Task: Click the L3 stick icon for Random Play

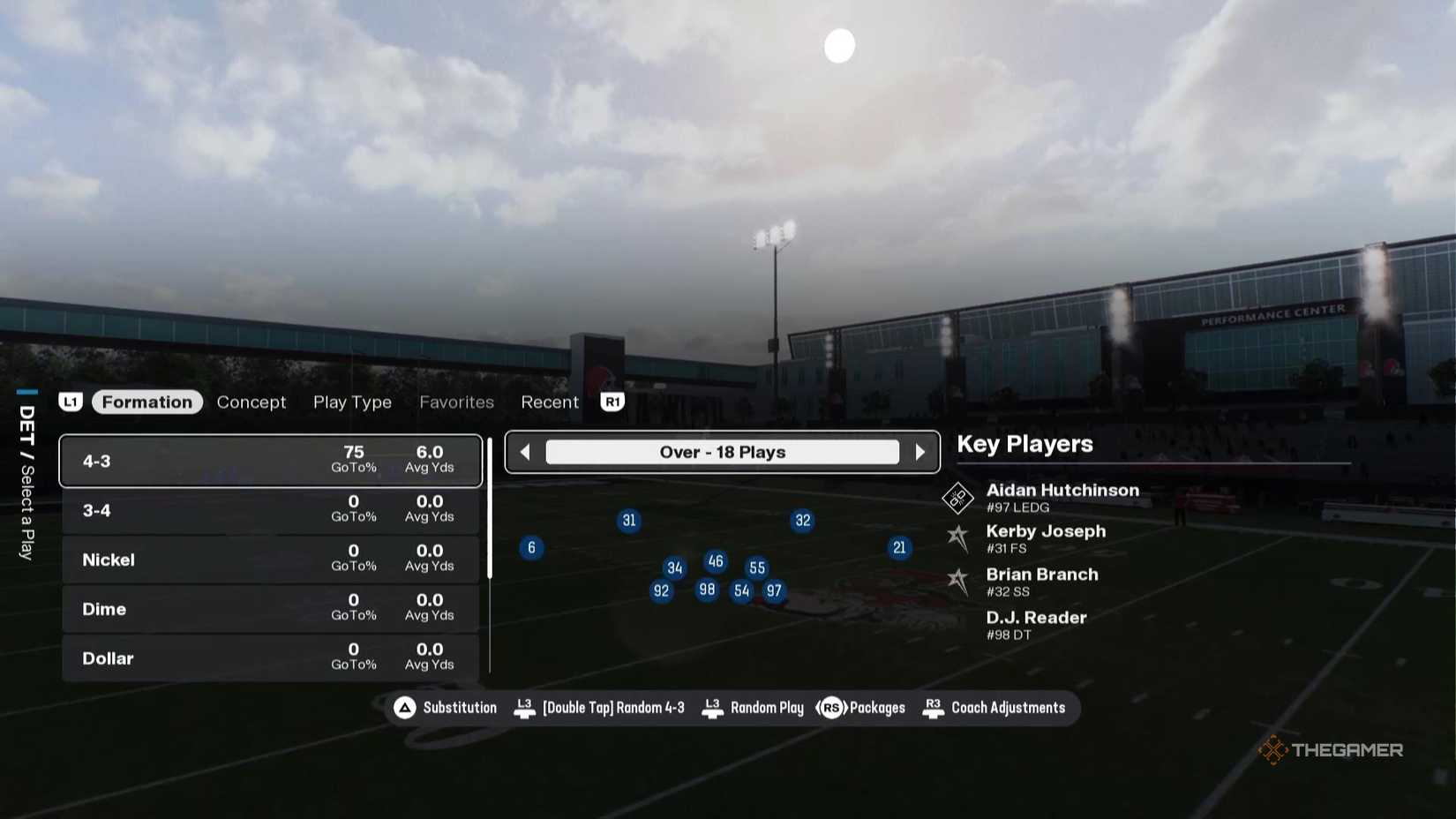Action: (713, 707)
